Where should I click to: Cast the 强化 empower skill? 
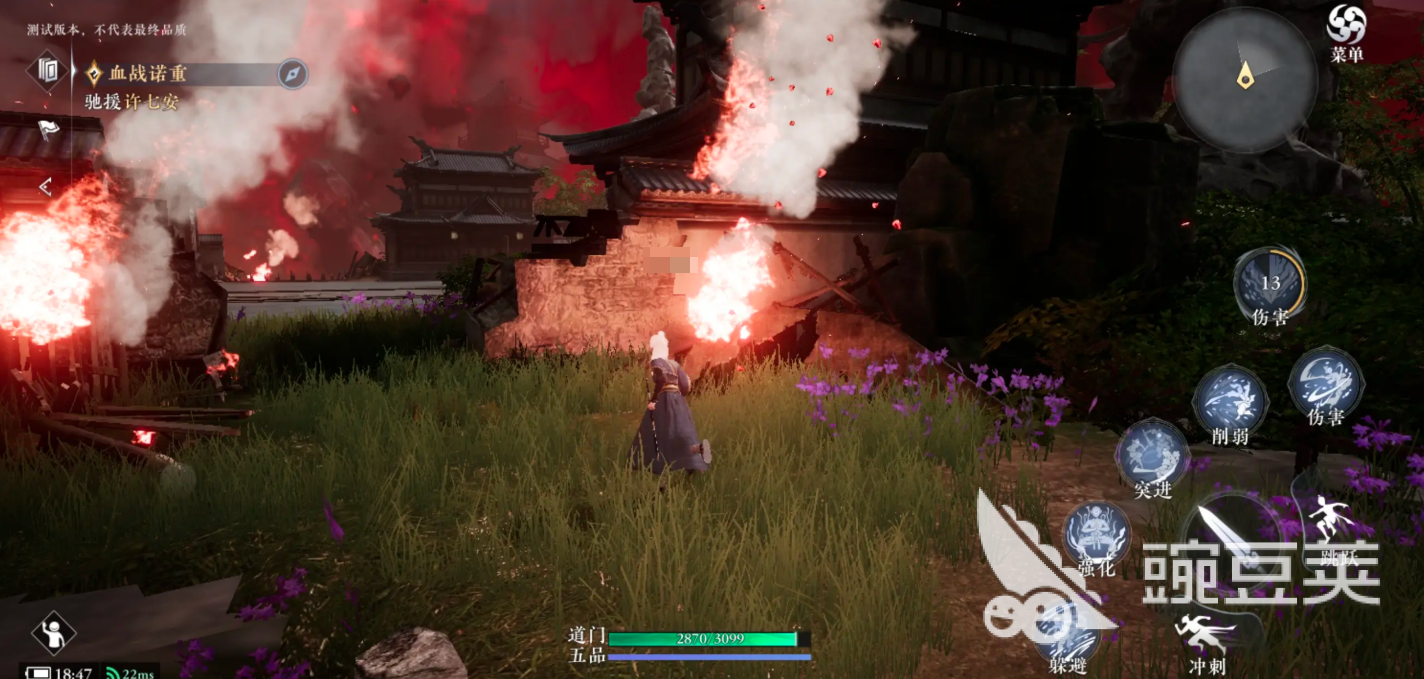point(1096,533)
